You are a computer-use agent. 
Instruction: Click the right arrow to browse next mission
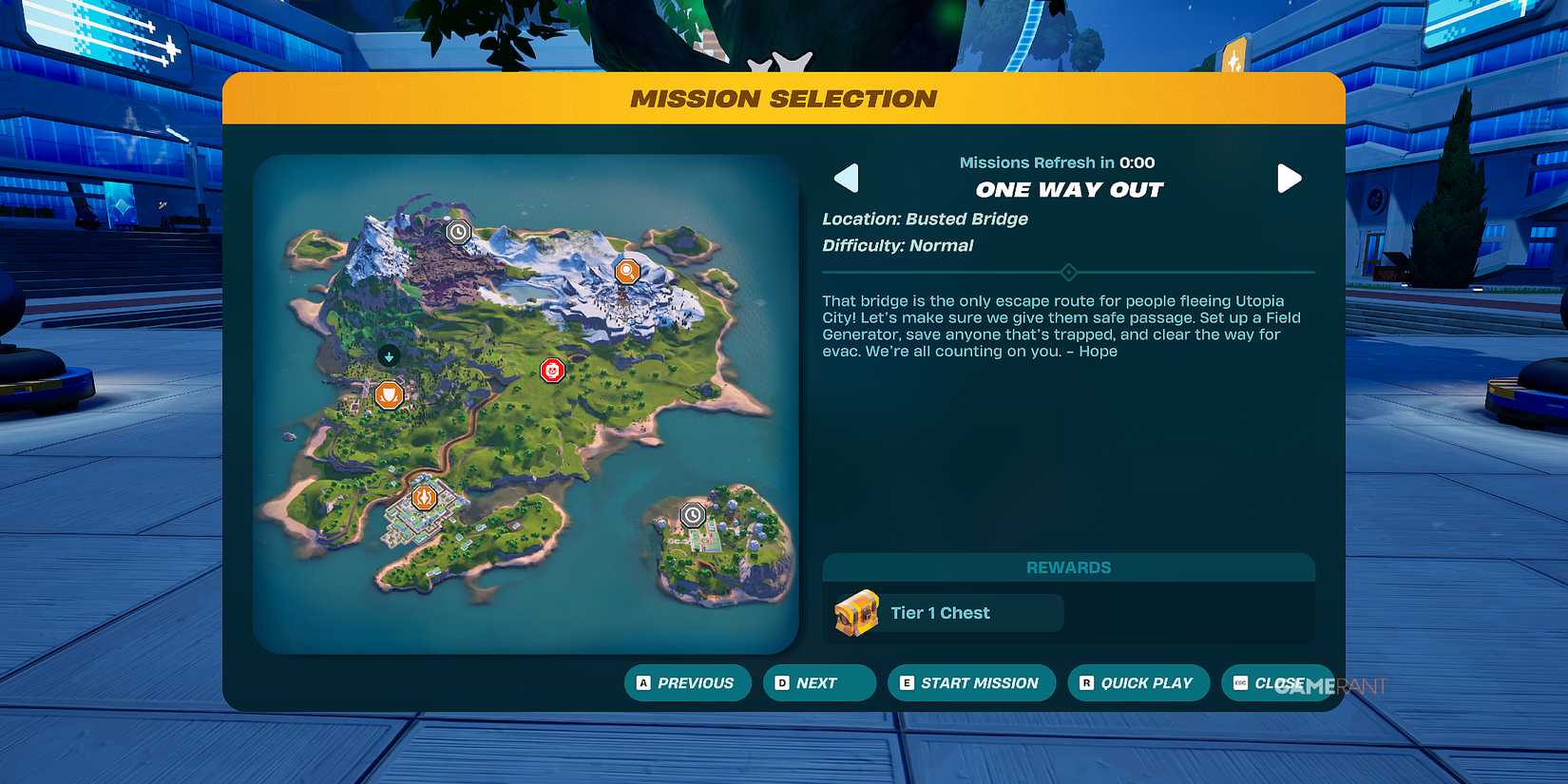tap(1290, 178)
